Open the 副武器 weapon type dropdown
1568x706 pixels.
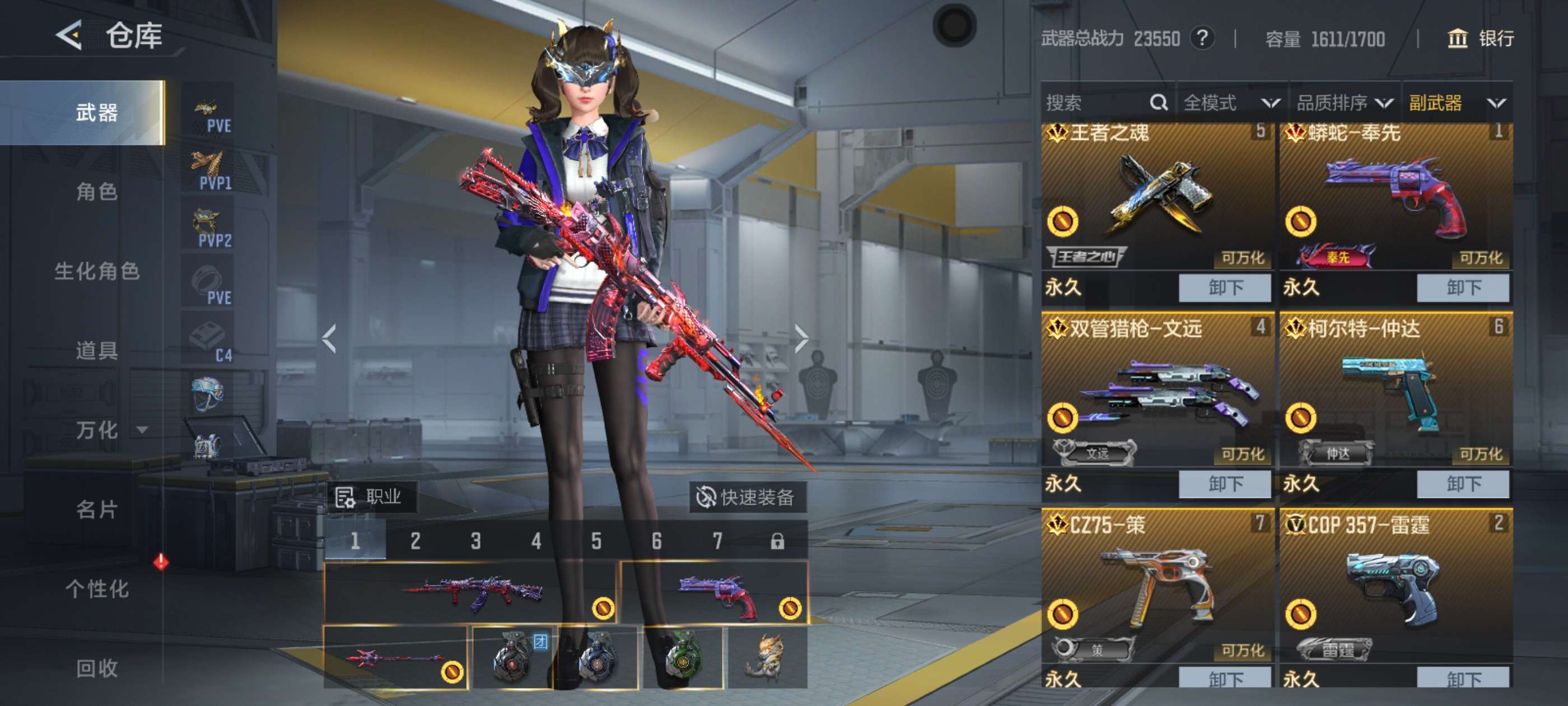click(1456, 103)
